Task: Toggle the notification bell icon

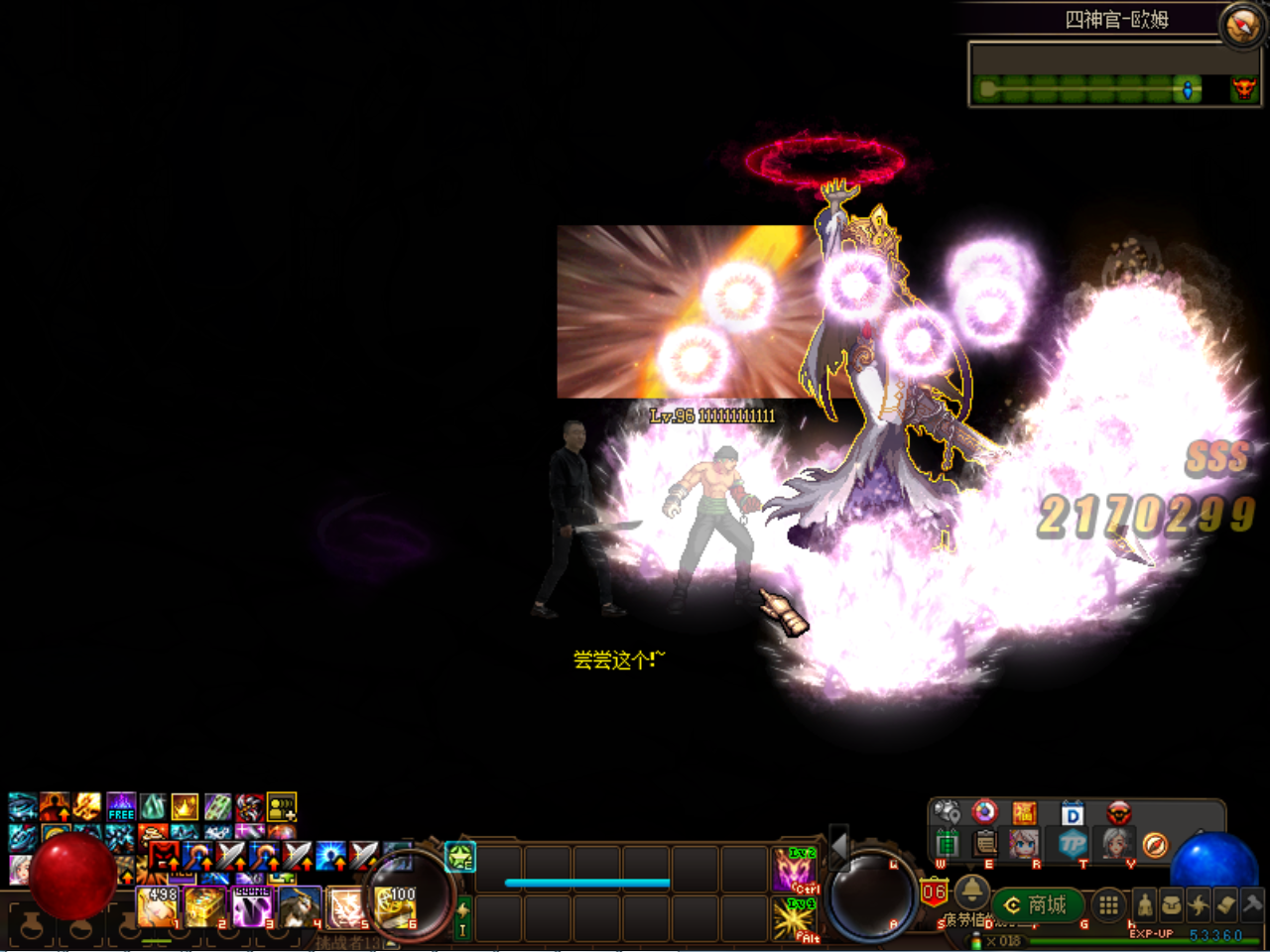Action: [973, 893]
